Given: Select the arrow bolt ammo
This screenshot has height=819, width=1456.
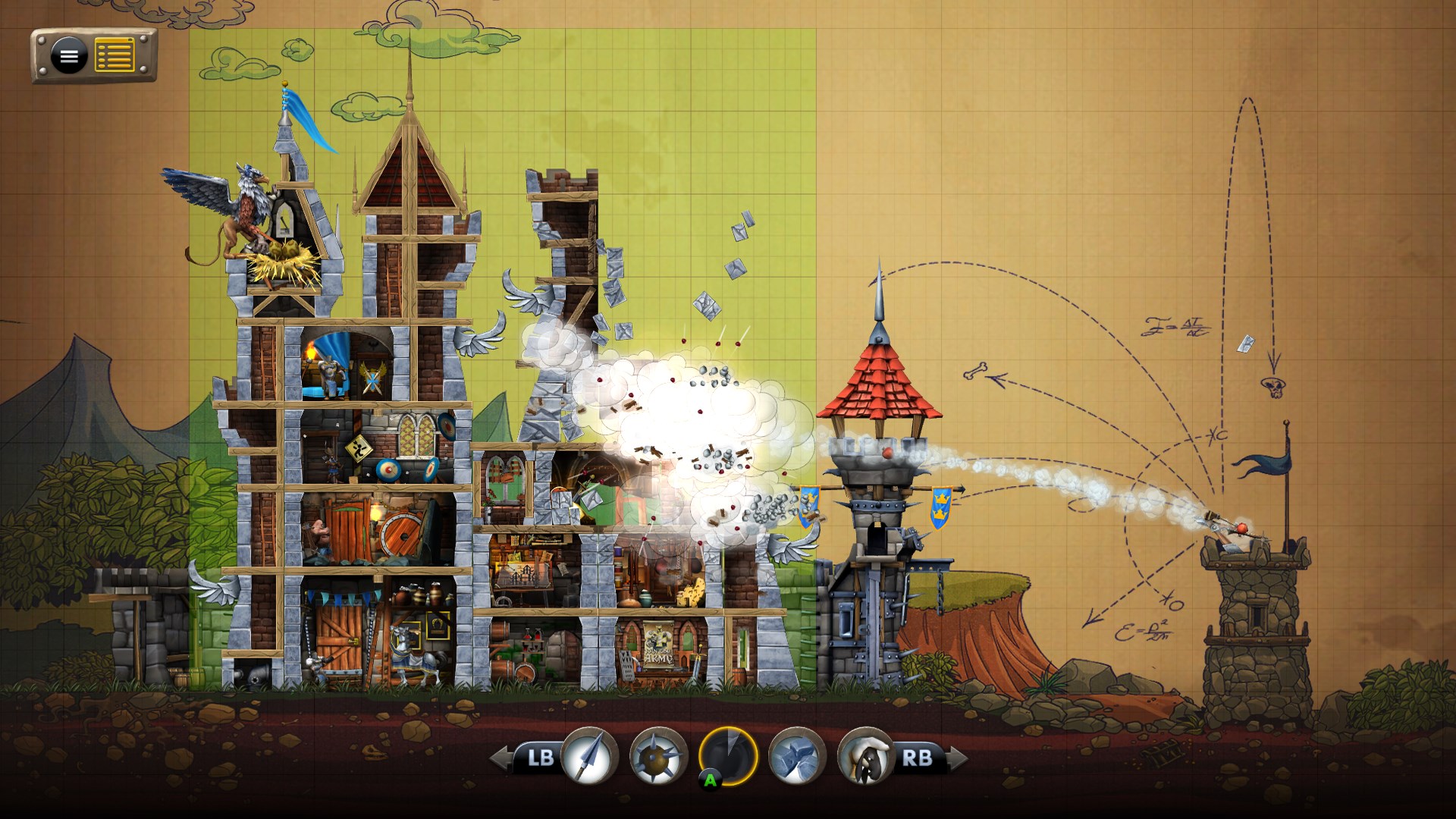Looking at the screenshot, I should click(x=590, y=755).
